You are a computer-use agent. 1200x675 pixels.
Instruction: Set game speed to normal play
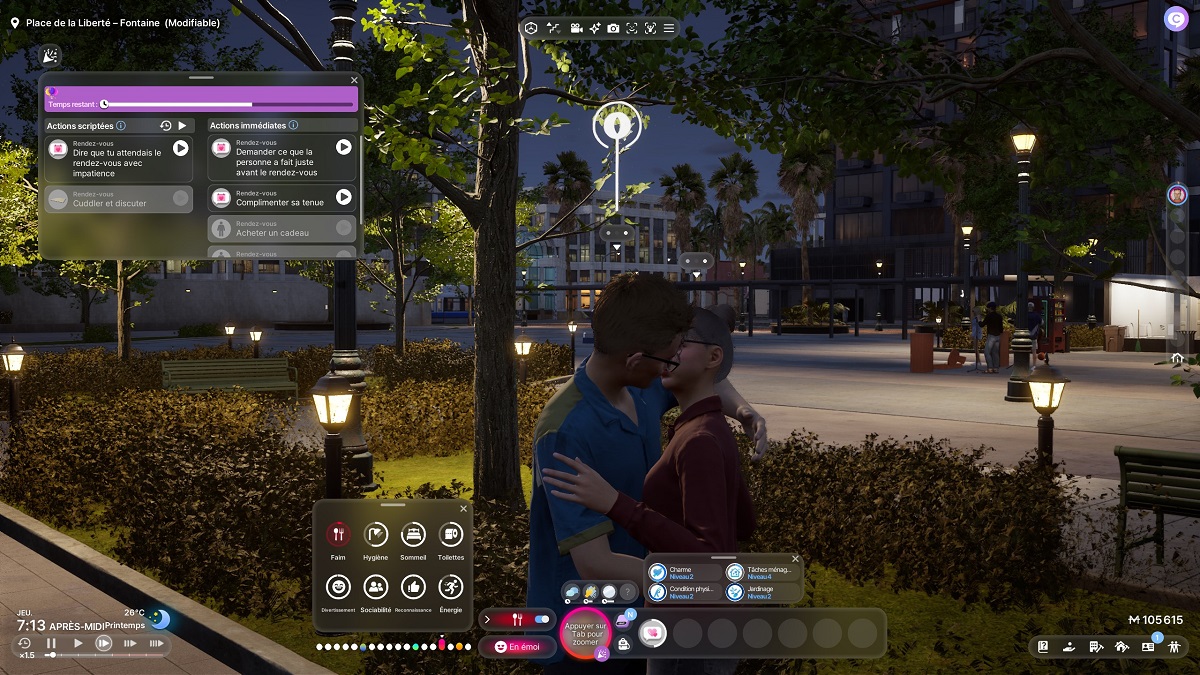[78, 643]
